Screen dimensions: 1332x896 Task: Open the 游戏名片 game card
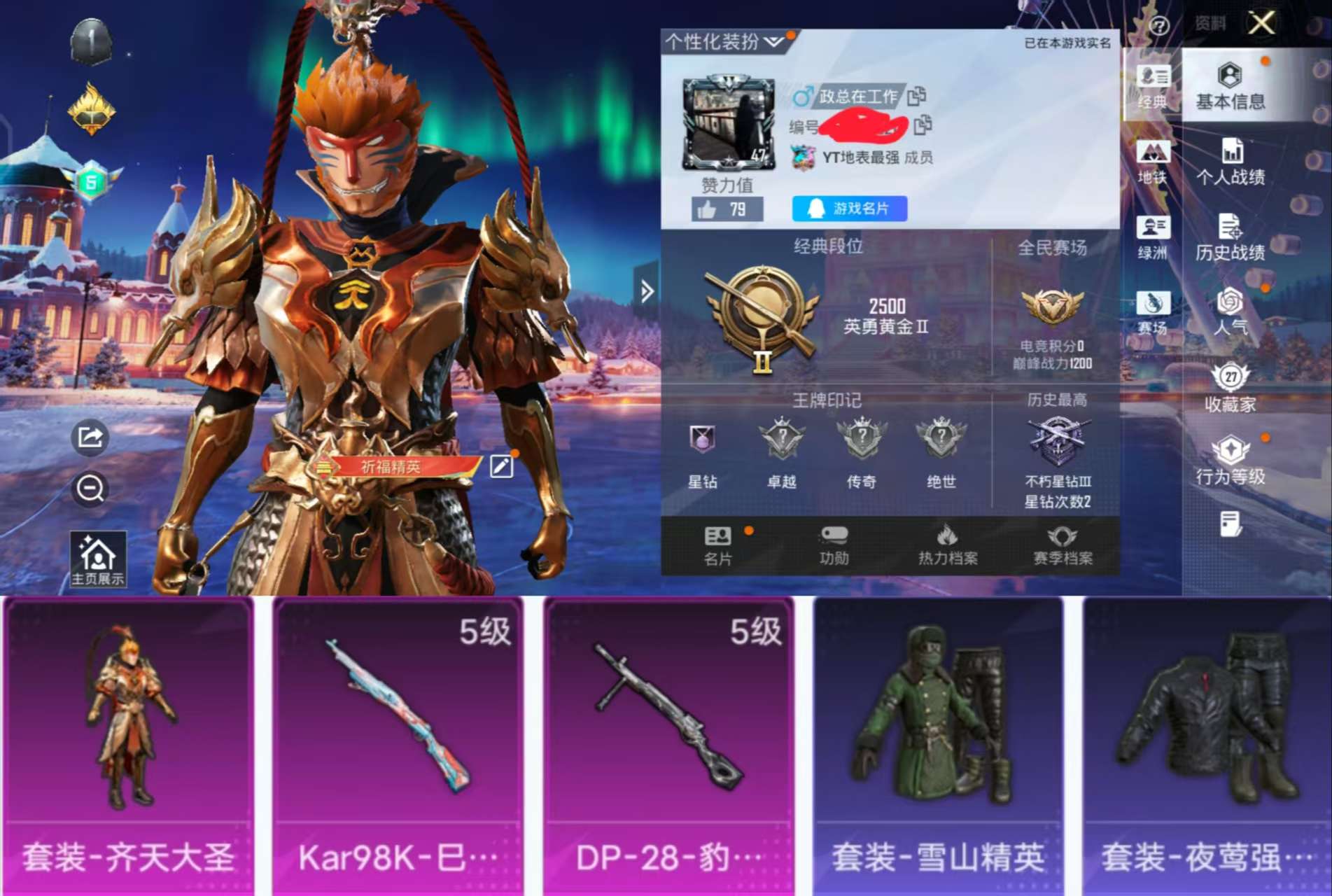[x=848, y=209]
